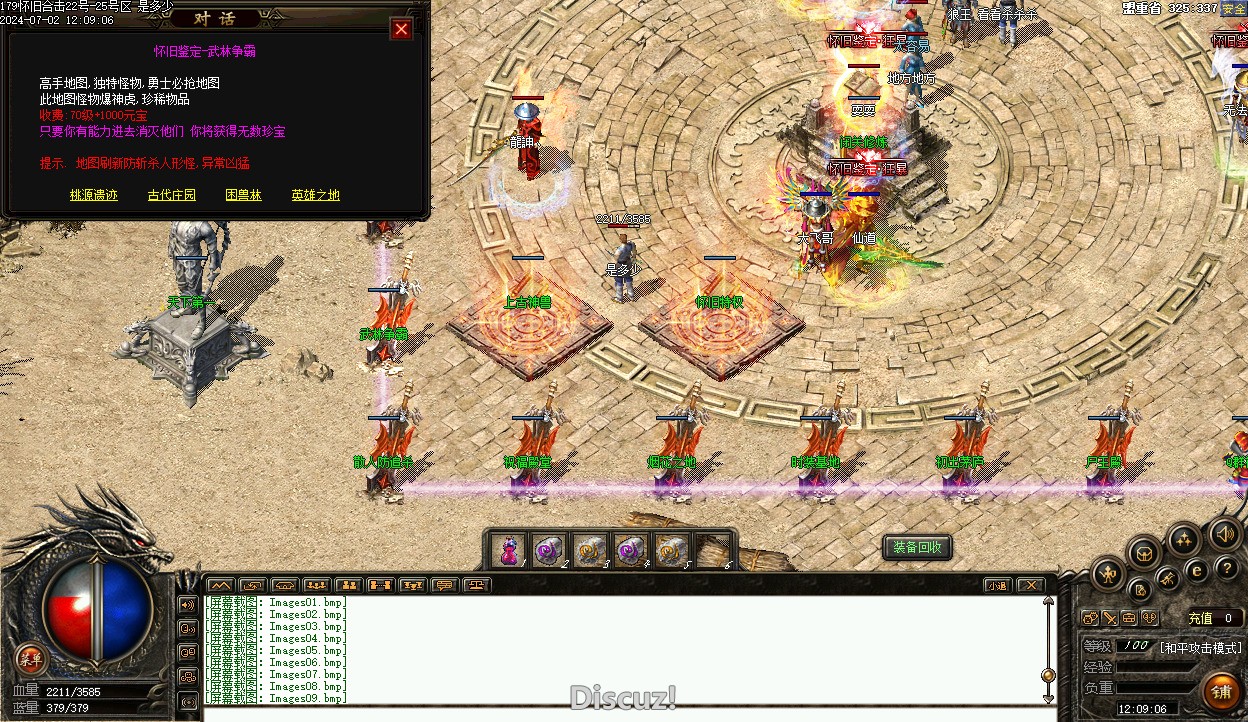Open the 铺 shop button
1248x722 pixels.
(1222, 691)
